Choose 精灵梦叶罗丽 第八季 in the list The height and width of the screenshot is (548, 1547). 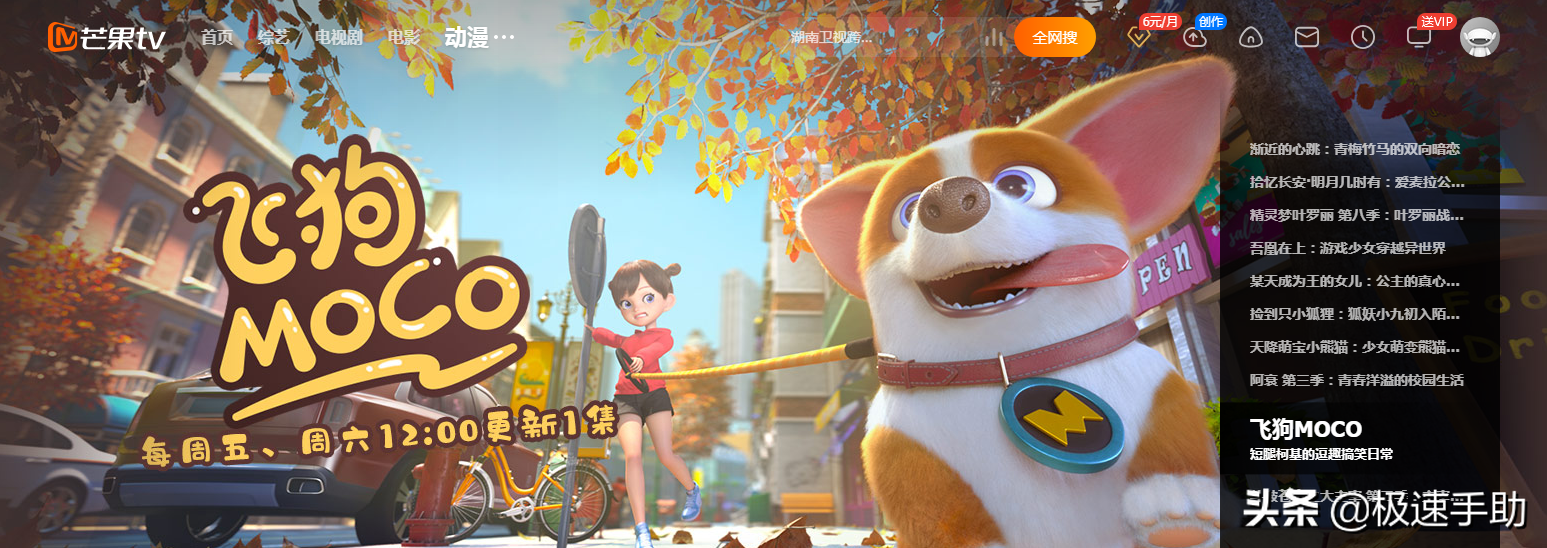1356,215
